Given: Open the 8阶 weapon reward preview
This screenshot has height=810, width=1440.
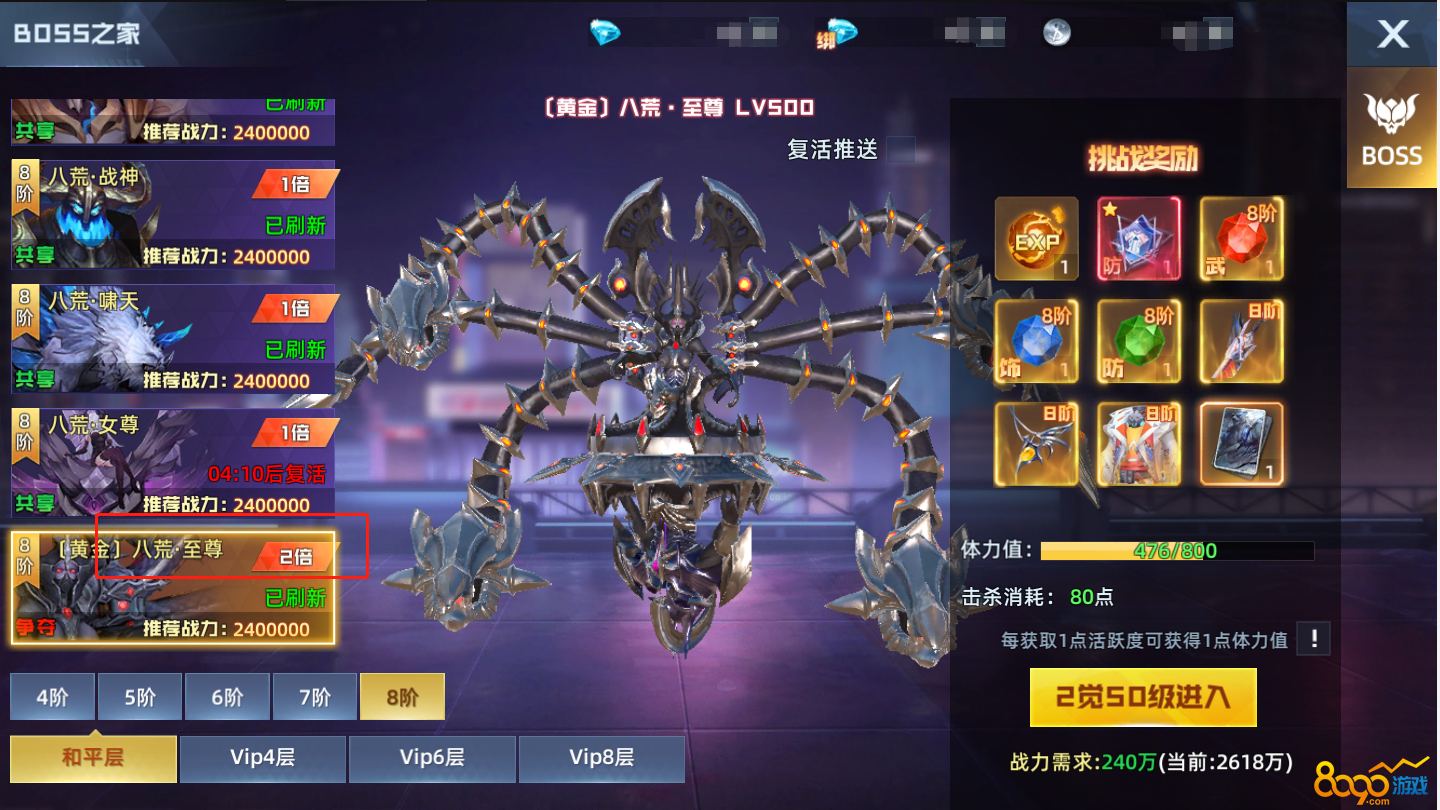Looking at the screenshot, I should (1241, 341).
